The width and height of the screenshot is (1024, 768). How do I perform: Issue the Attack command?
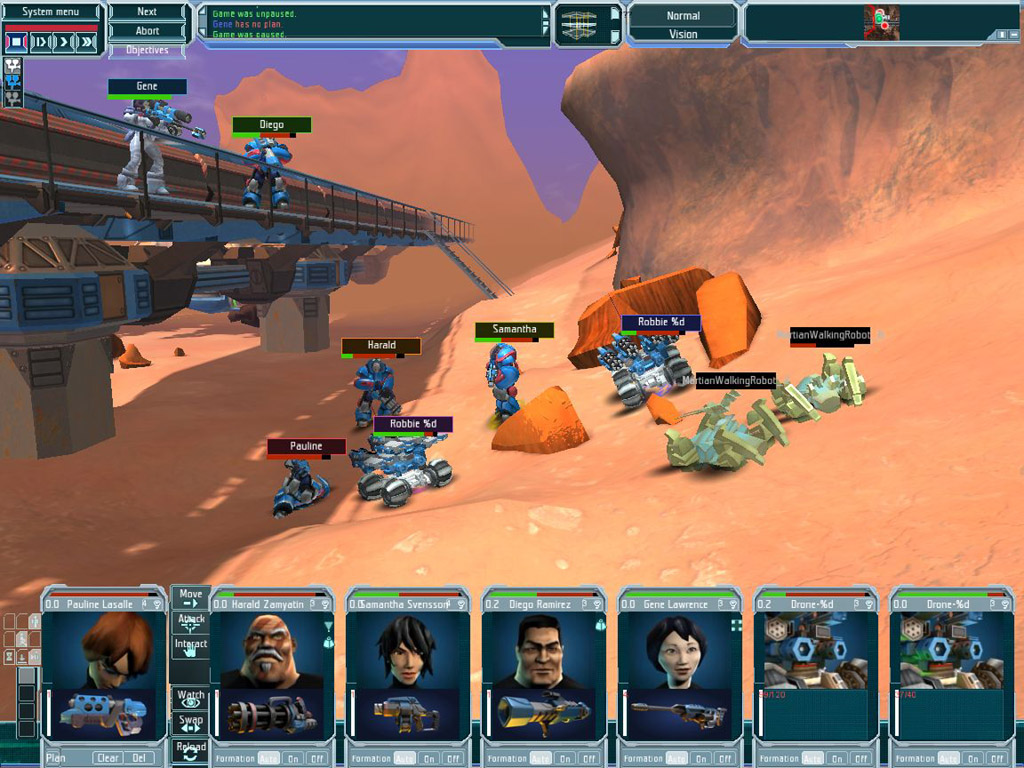coord(190,623)
